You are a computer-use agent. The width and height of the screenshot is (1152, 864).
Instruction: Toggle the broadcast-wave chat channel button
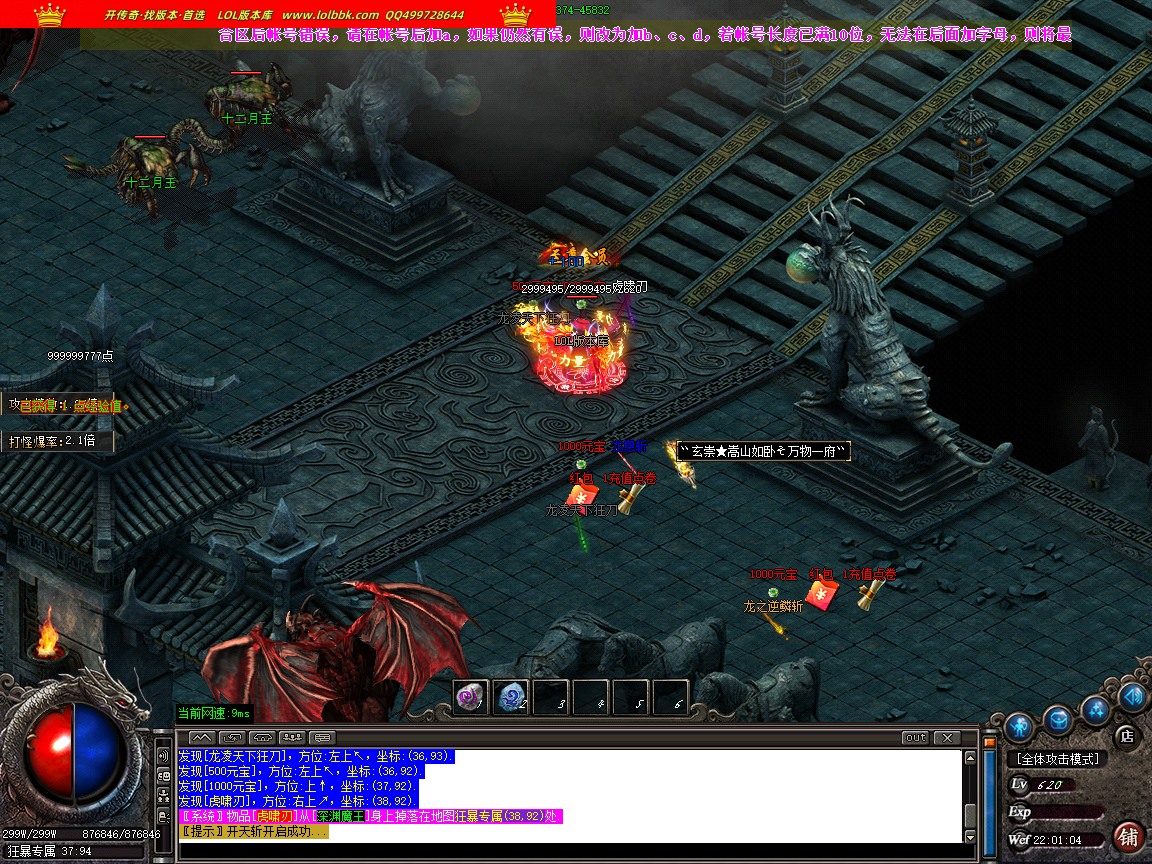(163, 755)
